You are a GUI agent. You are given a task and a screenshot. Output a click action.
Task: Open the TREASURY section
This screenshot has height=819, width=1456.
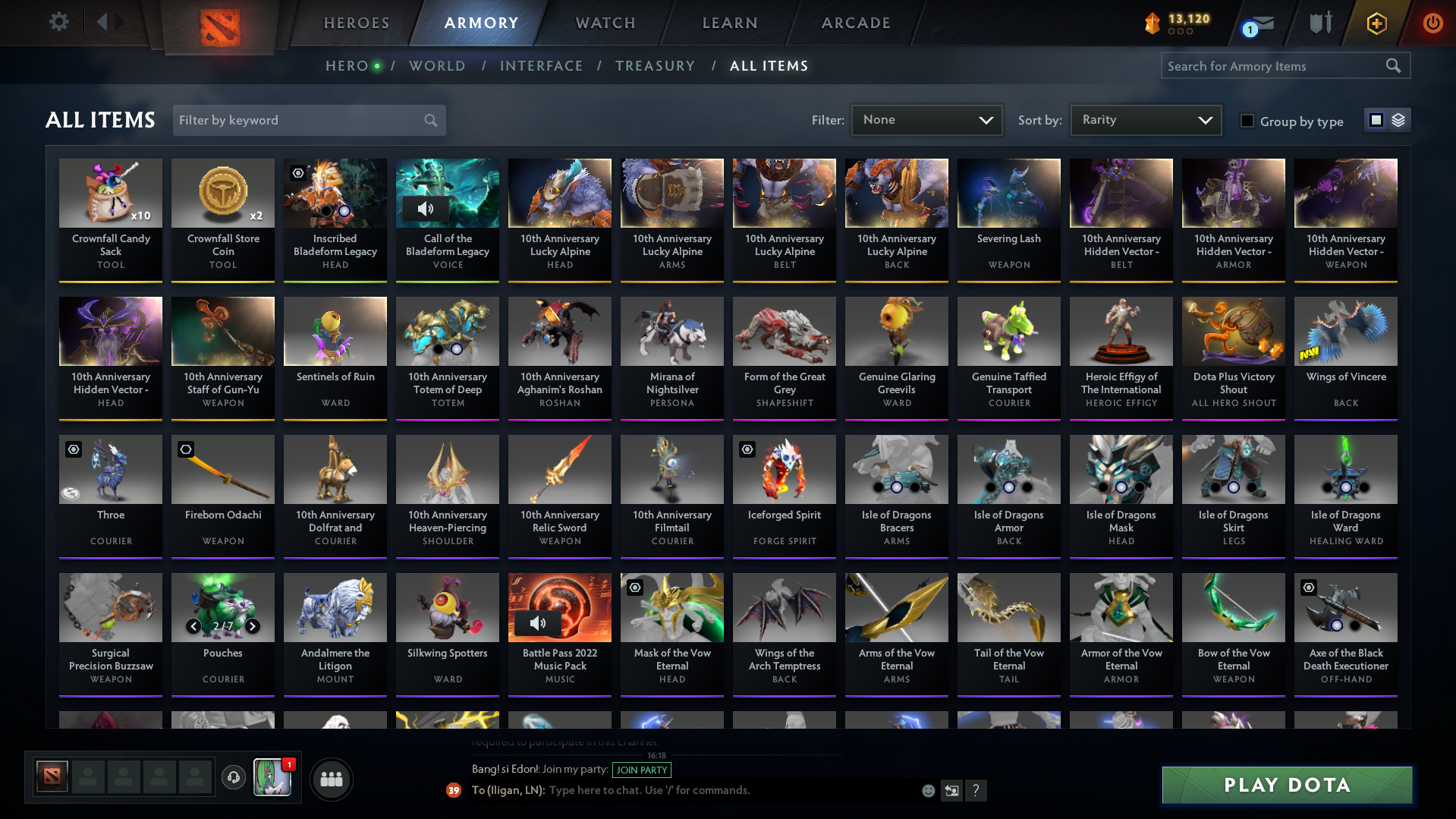tap(655, 66)
